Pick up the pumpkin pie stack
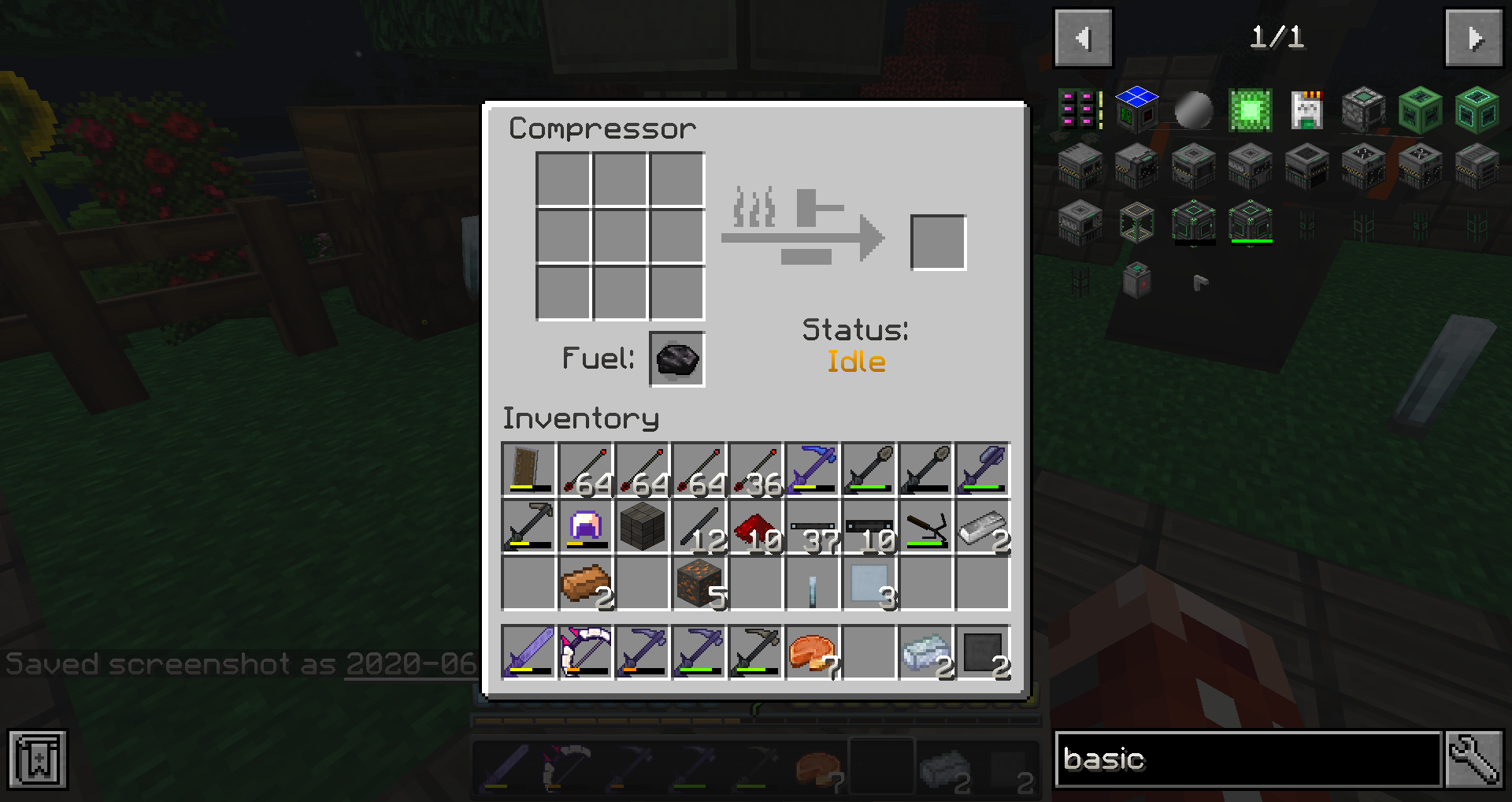1512x802 pixels. pos(813,652)
